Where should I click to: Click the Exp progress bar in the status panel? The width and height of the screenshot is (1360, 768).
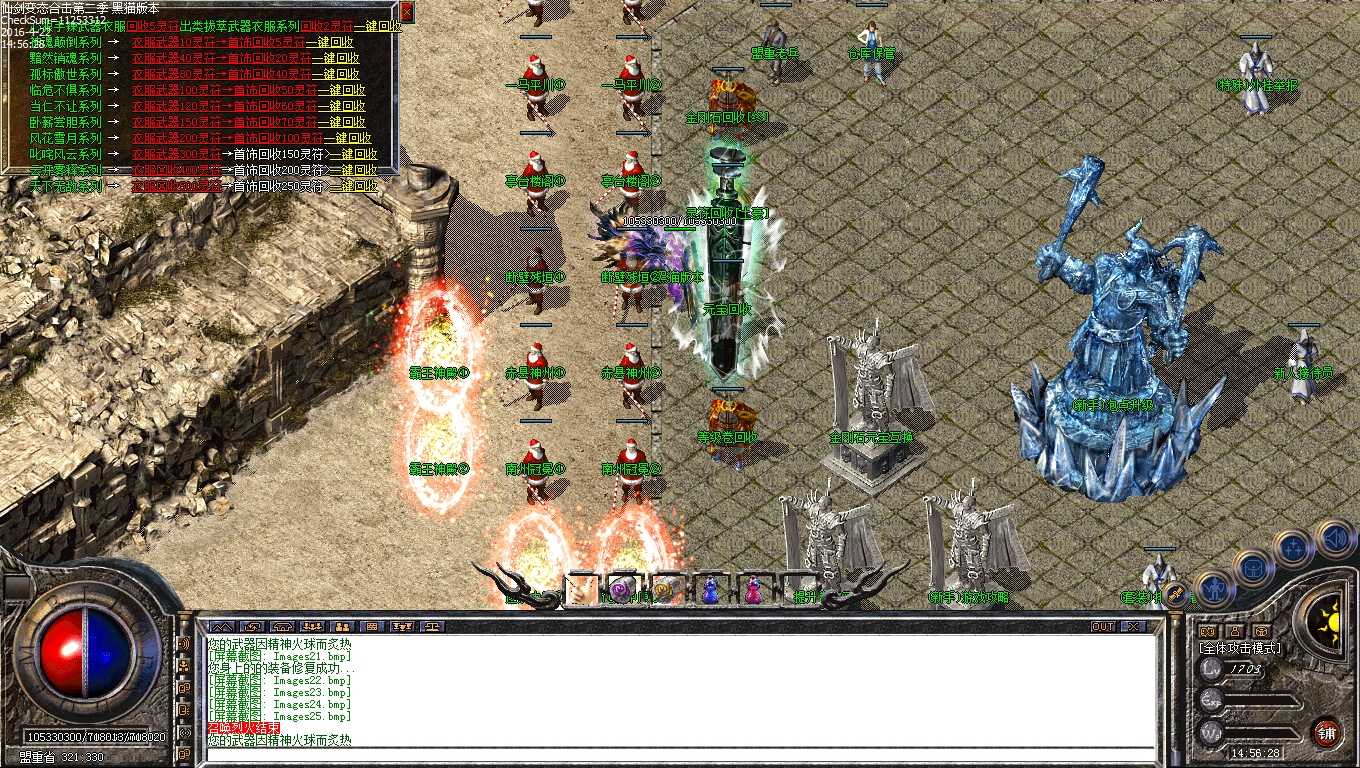1261,699
